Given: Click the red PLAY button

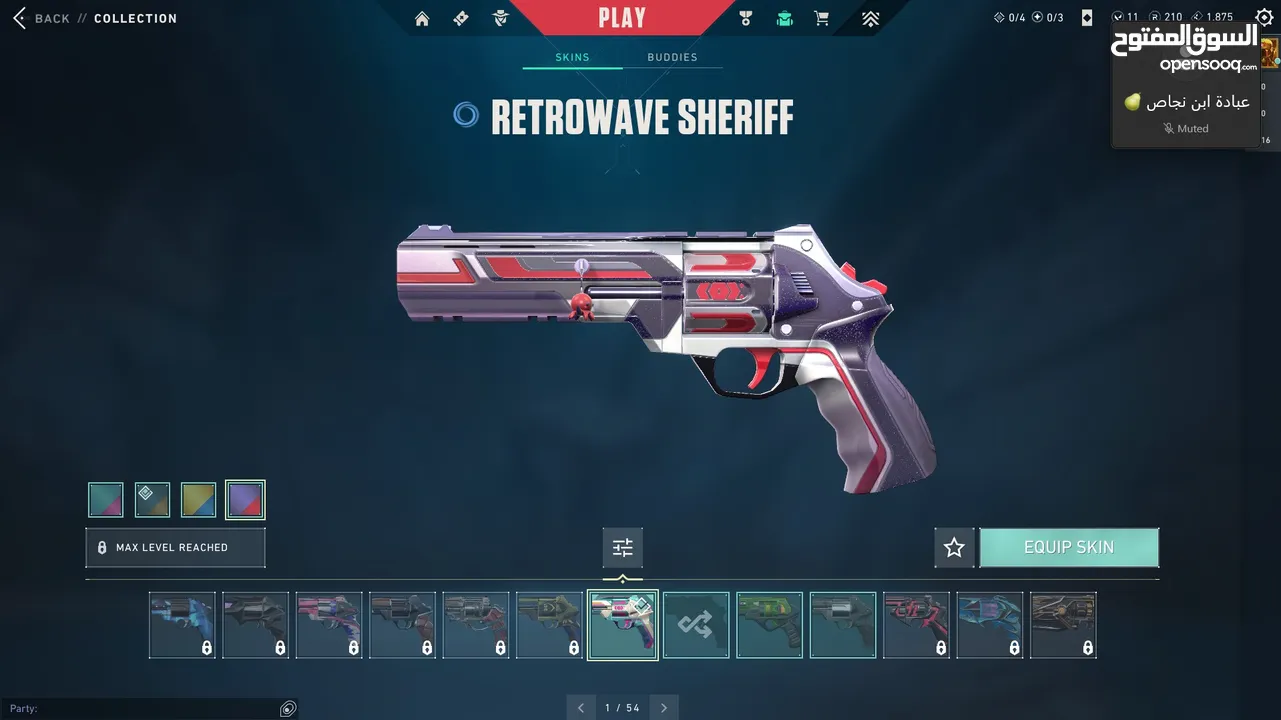Looking at the screenshot, I should pyautogui.click(x=622, y=18).
